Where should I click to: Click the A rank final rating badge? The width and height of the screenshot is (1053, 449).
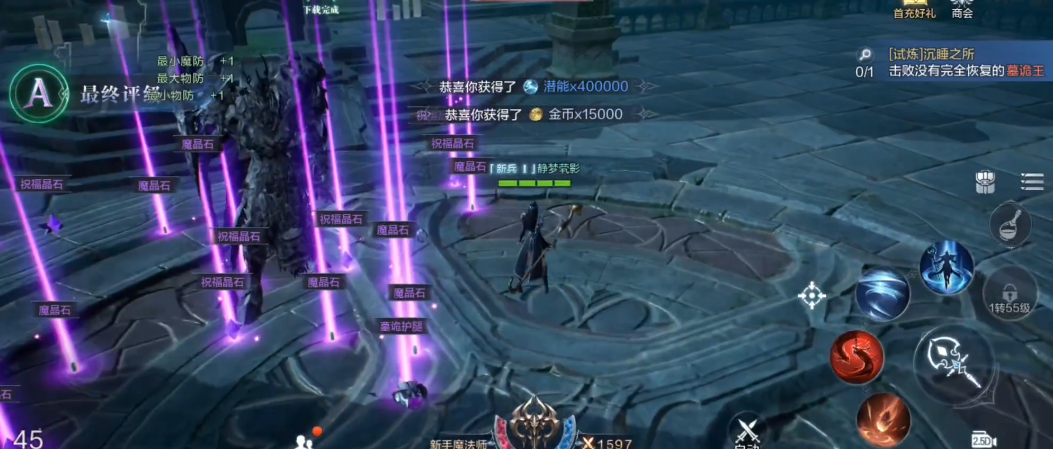coord(38,92)
